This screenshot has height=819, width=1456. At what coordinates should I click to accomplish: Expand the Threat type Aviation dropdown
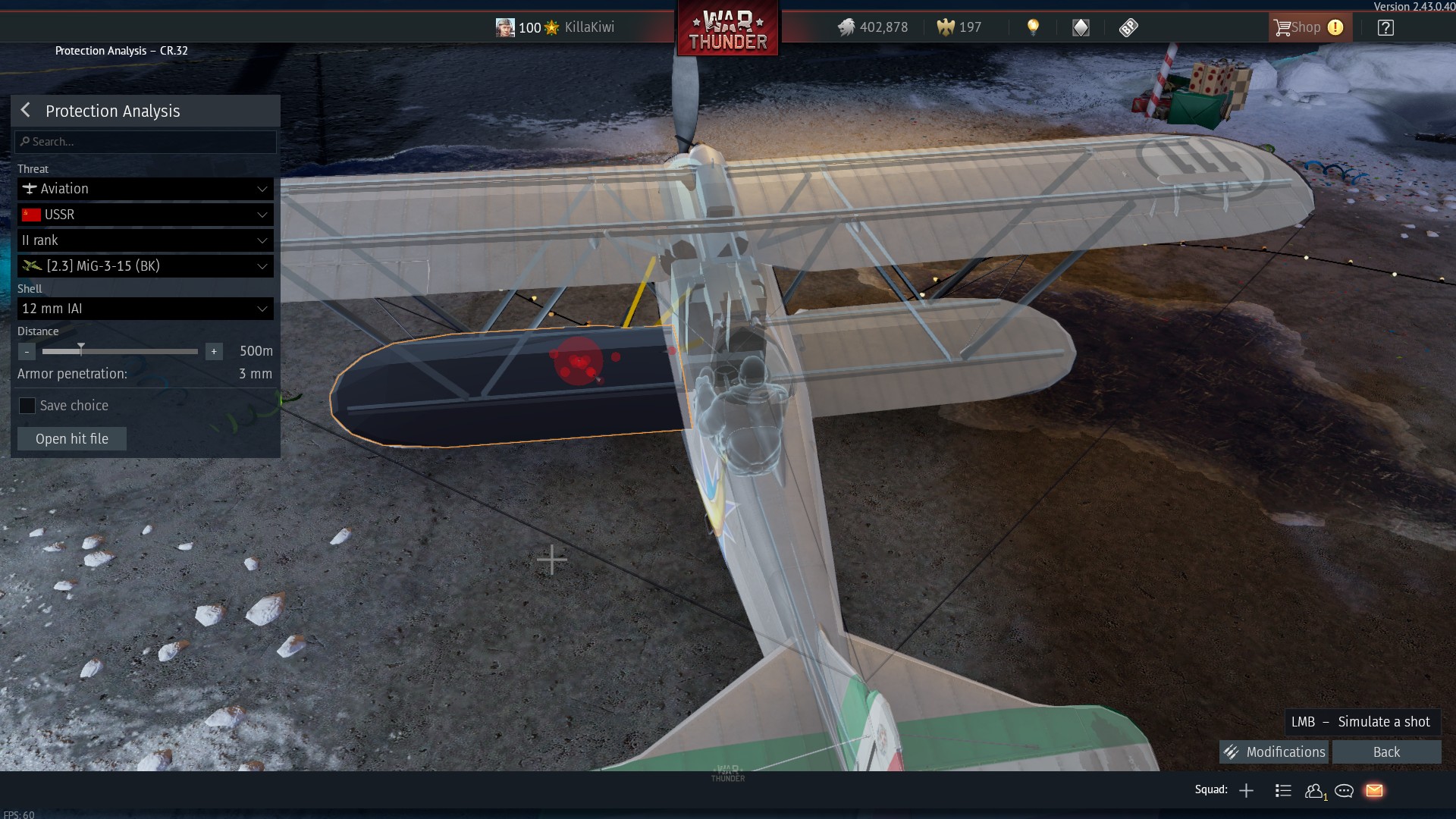145,189
